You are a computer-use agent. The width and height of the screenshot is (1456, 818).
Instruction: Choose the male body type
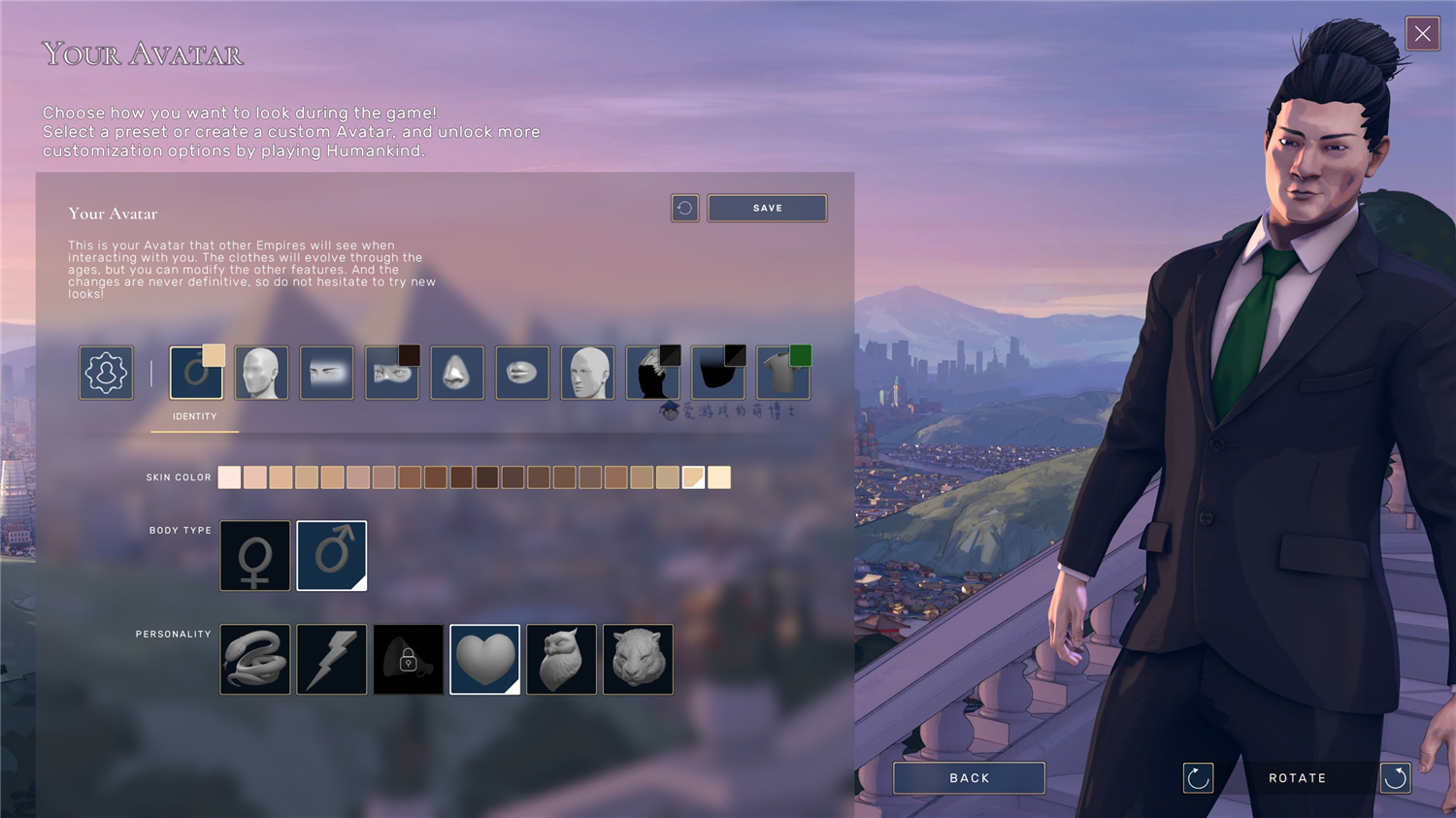coord(331,556)
